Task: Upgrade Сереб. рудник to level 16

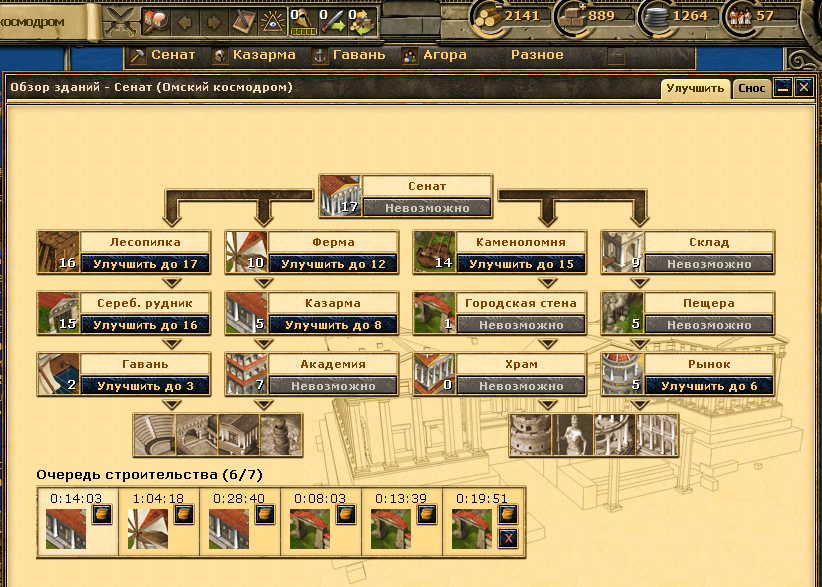Action: (x=146, y=325)
